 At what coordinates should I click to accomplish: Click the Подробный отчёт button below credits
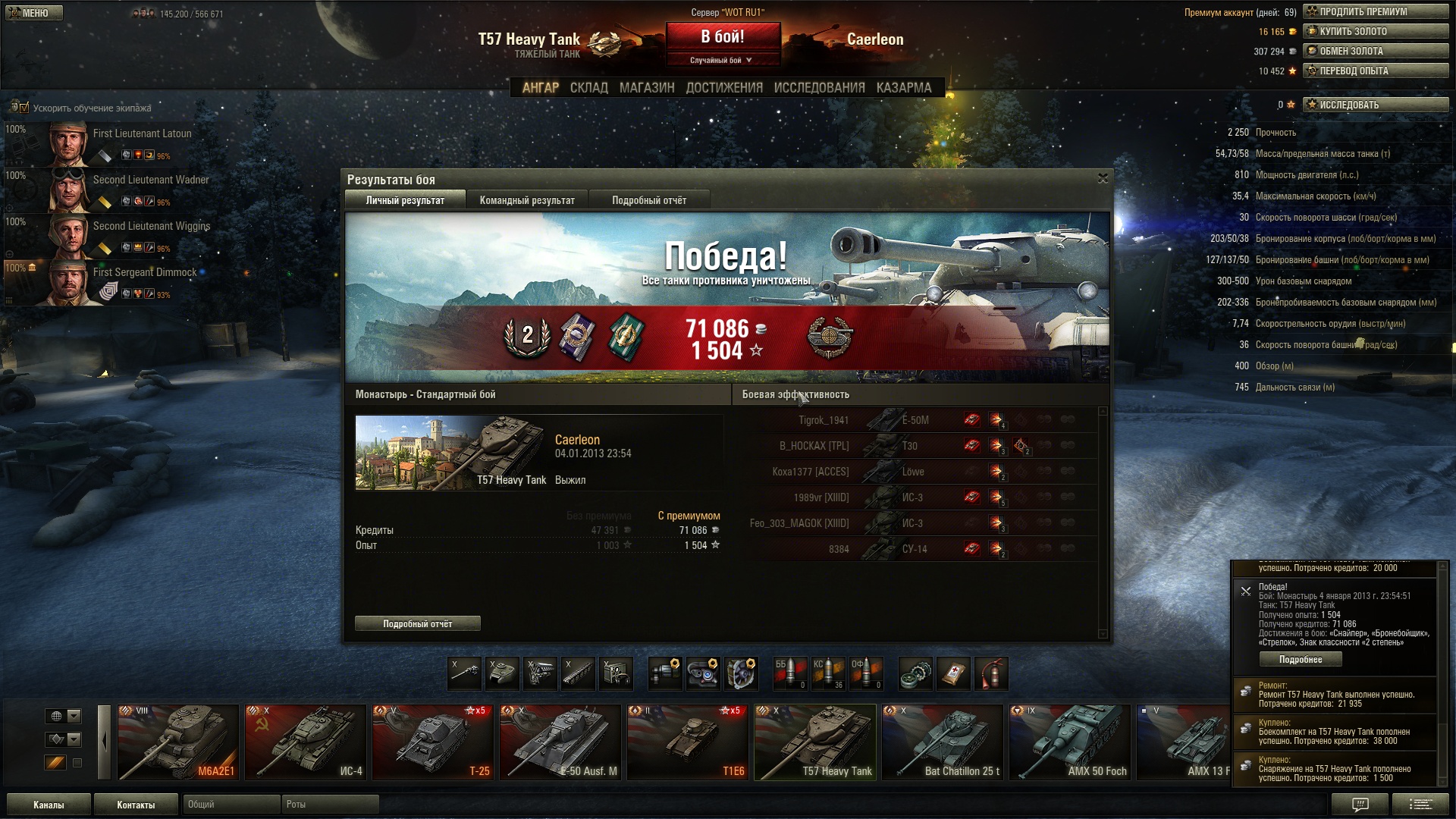tap(417, 623)
